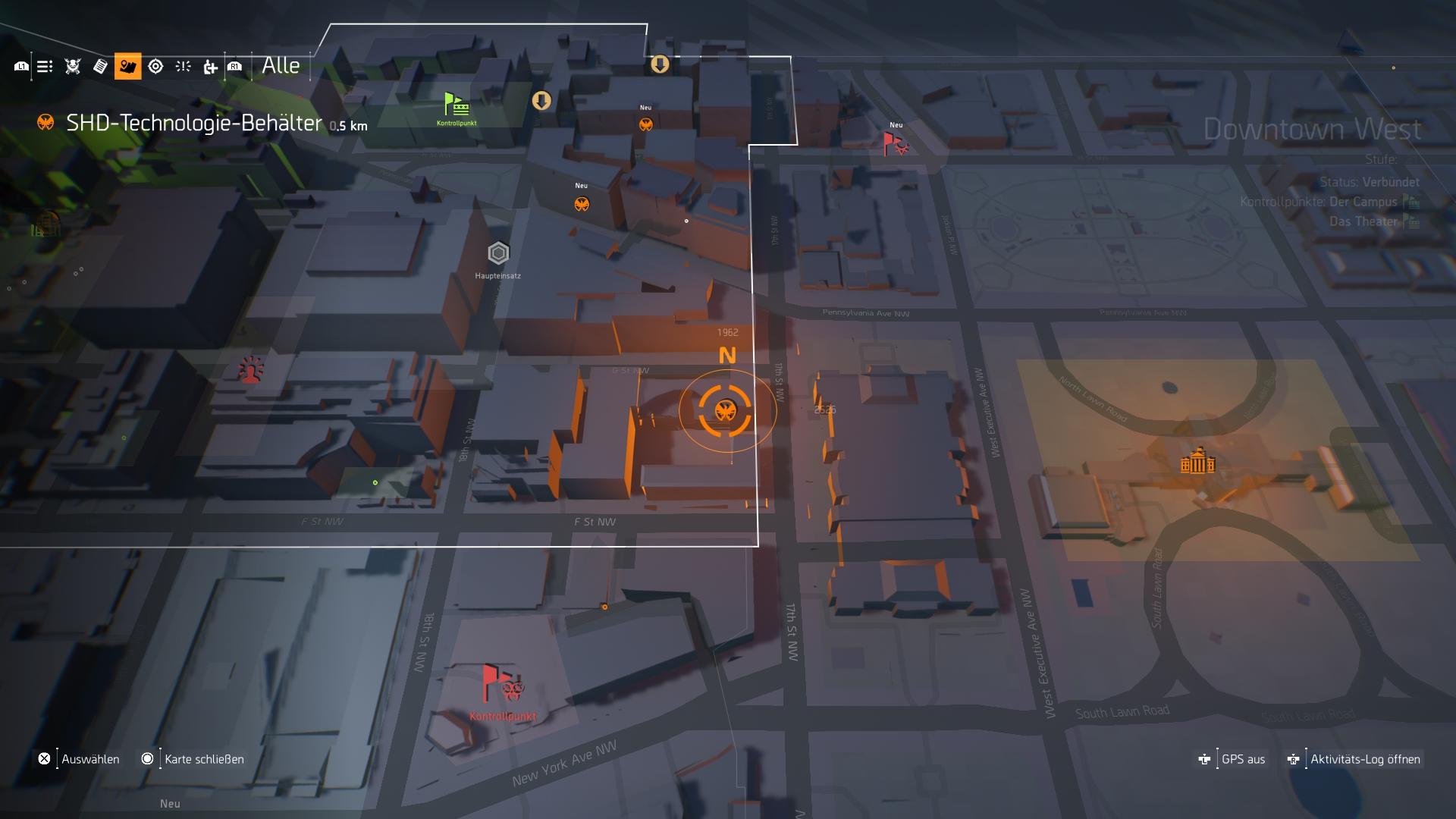Choose the Auswählen option

[79, 759]
